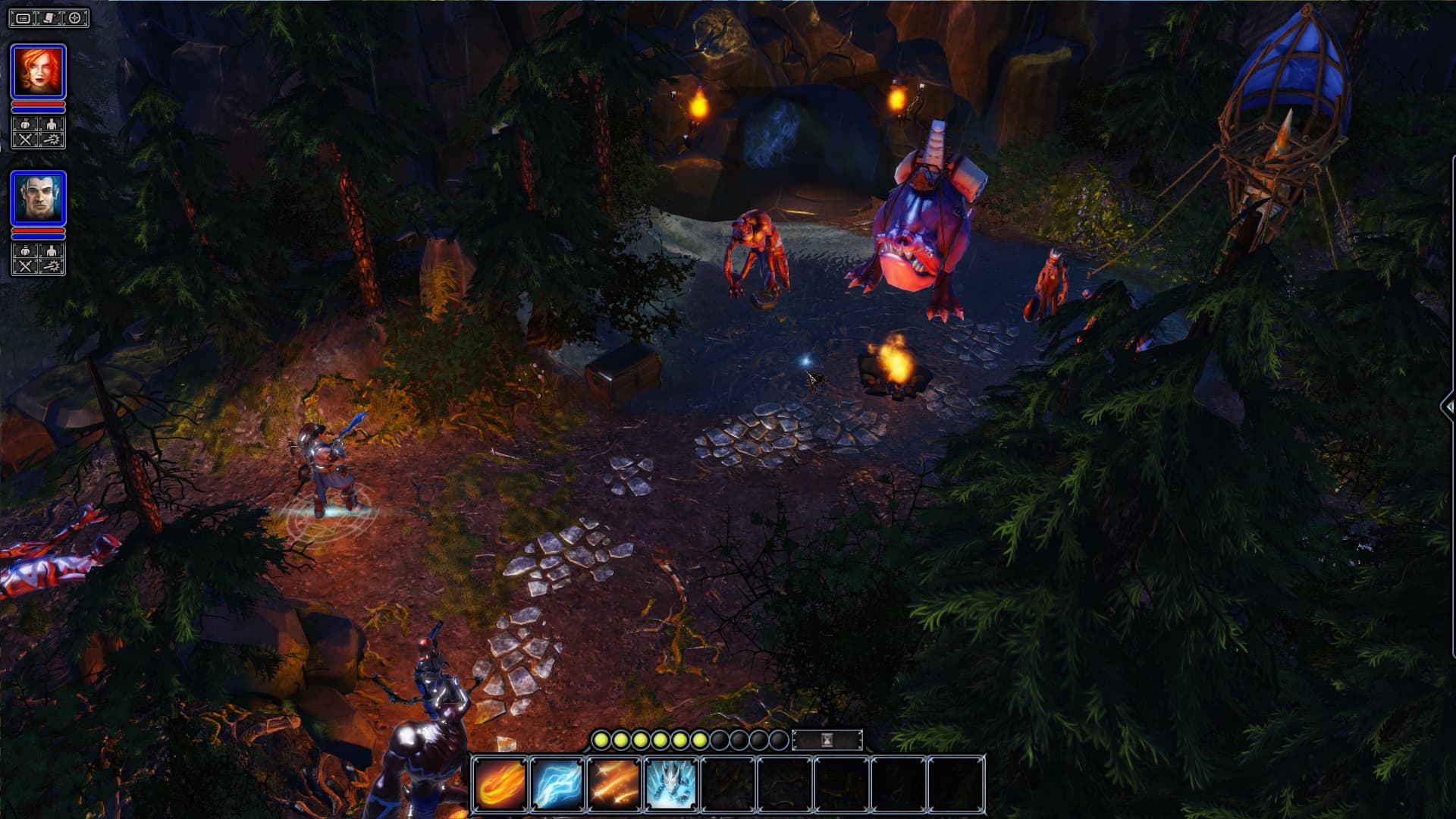
Task: Open inventory via the potion flask icon
Action: click(x=25, y=123)
